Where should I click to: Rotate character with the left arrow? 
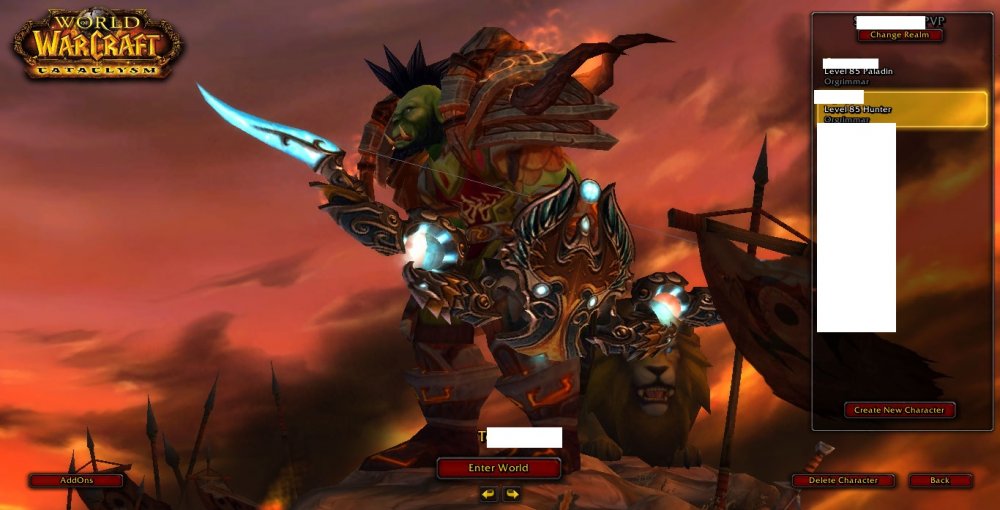[488, 494]
